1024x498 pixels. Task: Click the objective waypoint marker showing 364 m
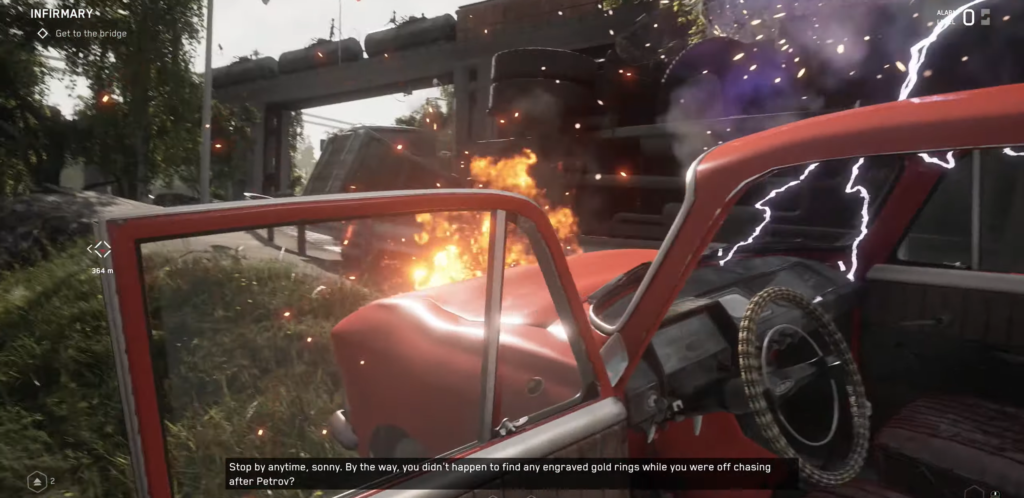click(x=102, y=250)
